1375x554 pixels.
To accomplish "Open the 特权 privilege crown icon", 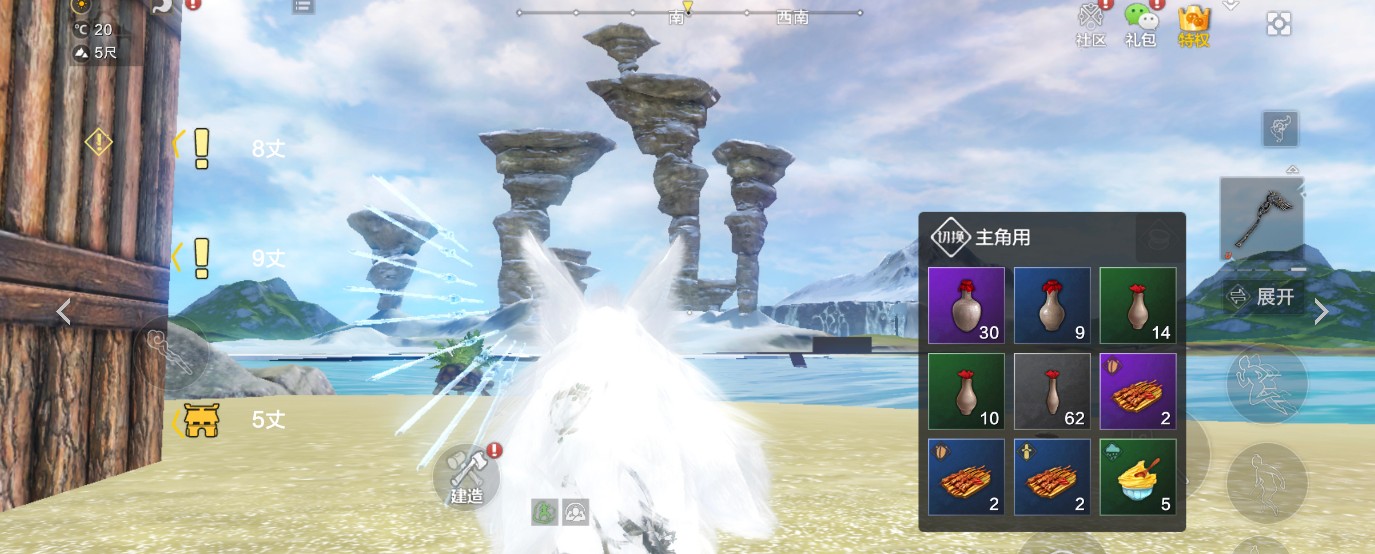I will point(1194,22).
